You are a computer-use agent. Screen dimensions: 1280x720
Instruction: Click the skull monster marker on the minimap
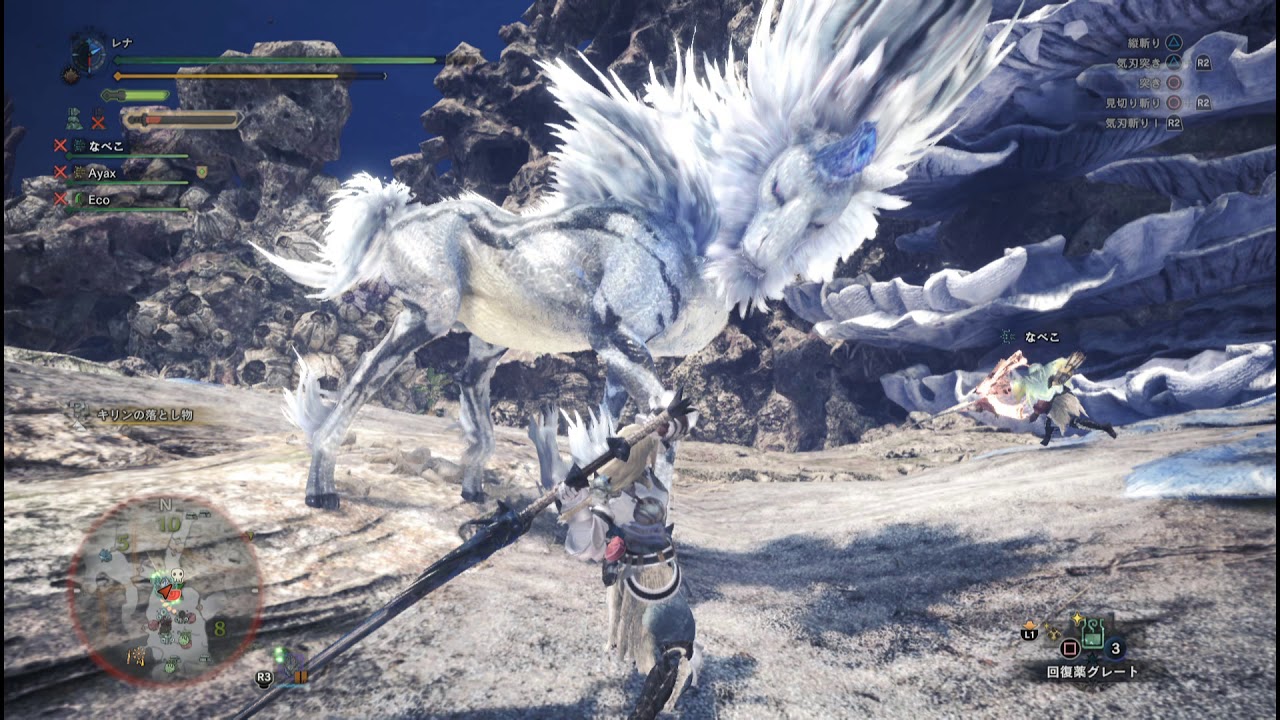click(176, 577)
